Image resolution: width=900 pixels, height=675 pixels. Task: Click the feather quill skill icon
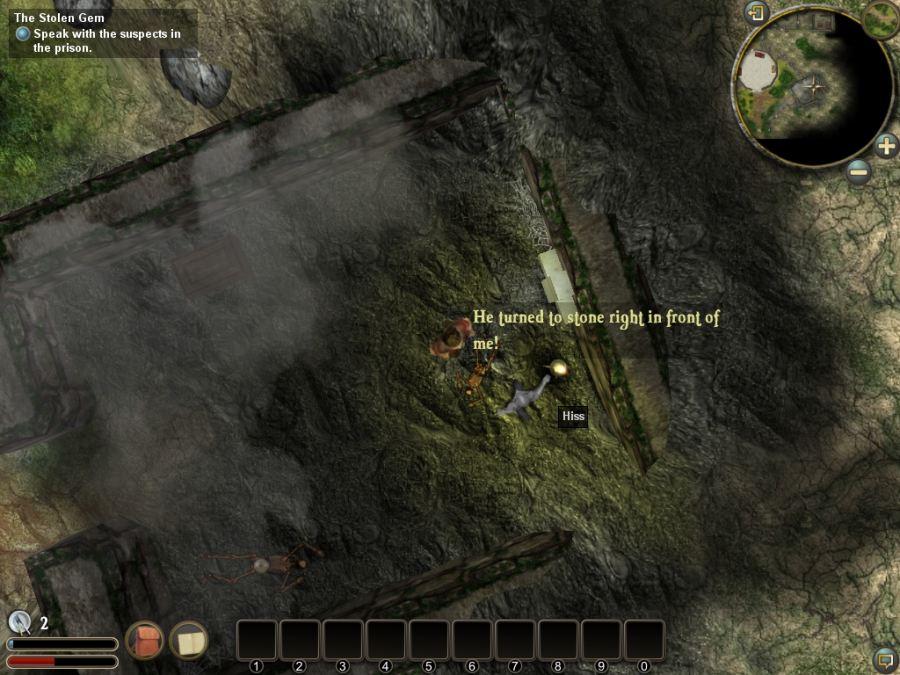19,622
